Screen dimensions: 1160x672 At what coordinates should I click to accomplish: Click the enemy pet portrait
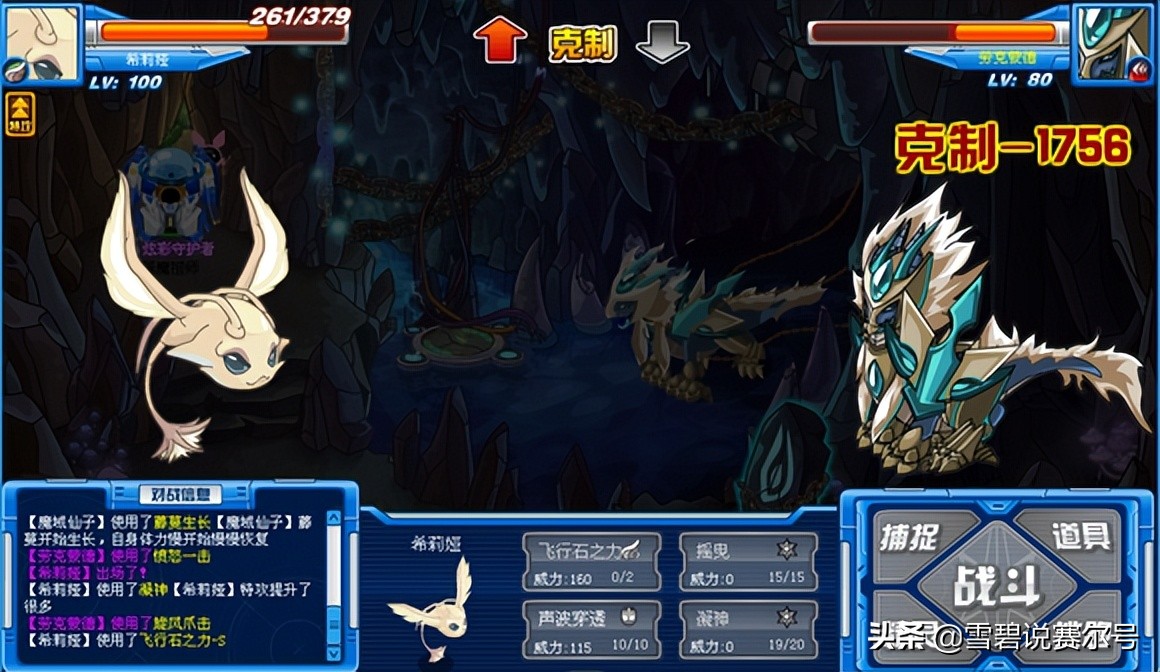1113,43
